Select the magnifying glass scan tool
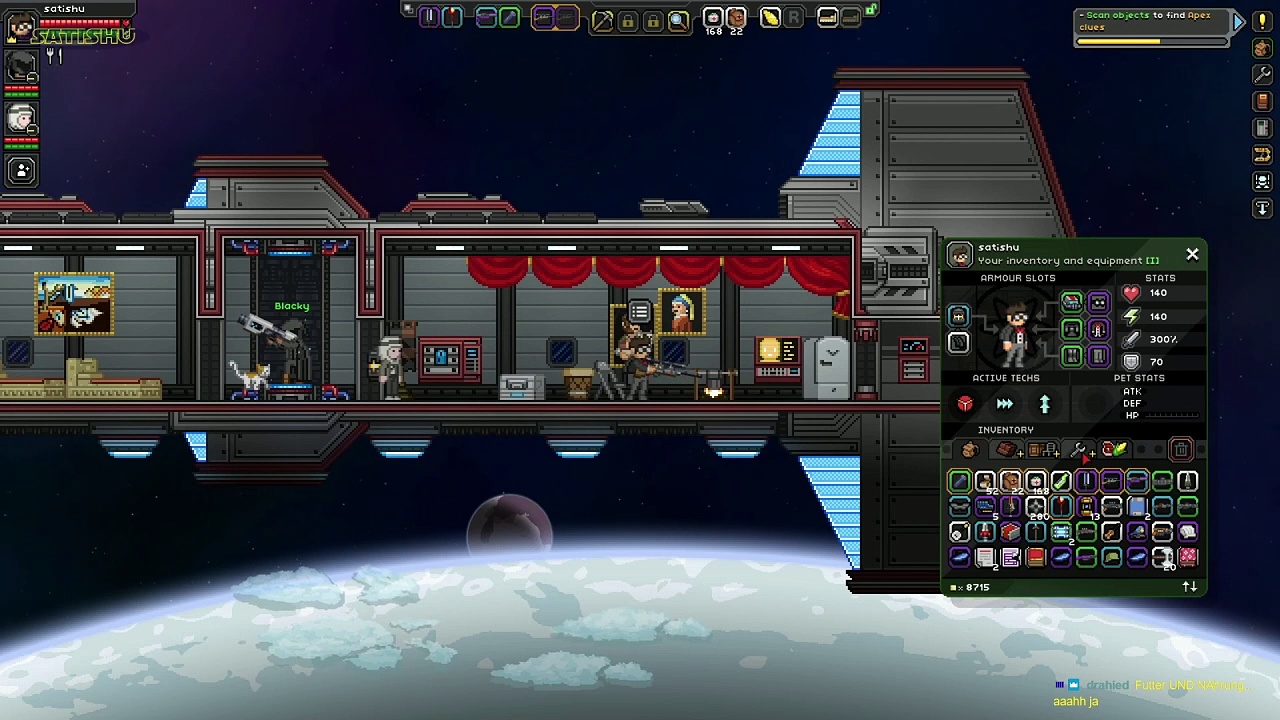Image resolution: width=1280 pixels, height=720 pixels. pos(678,19)
